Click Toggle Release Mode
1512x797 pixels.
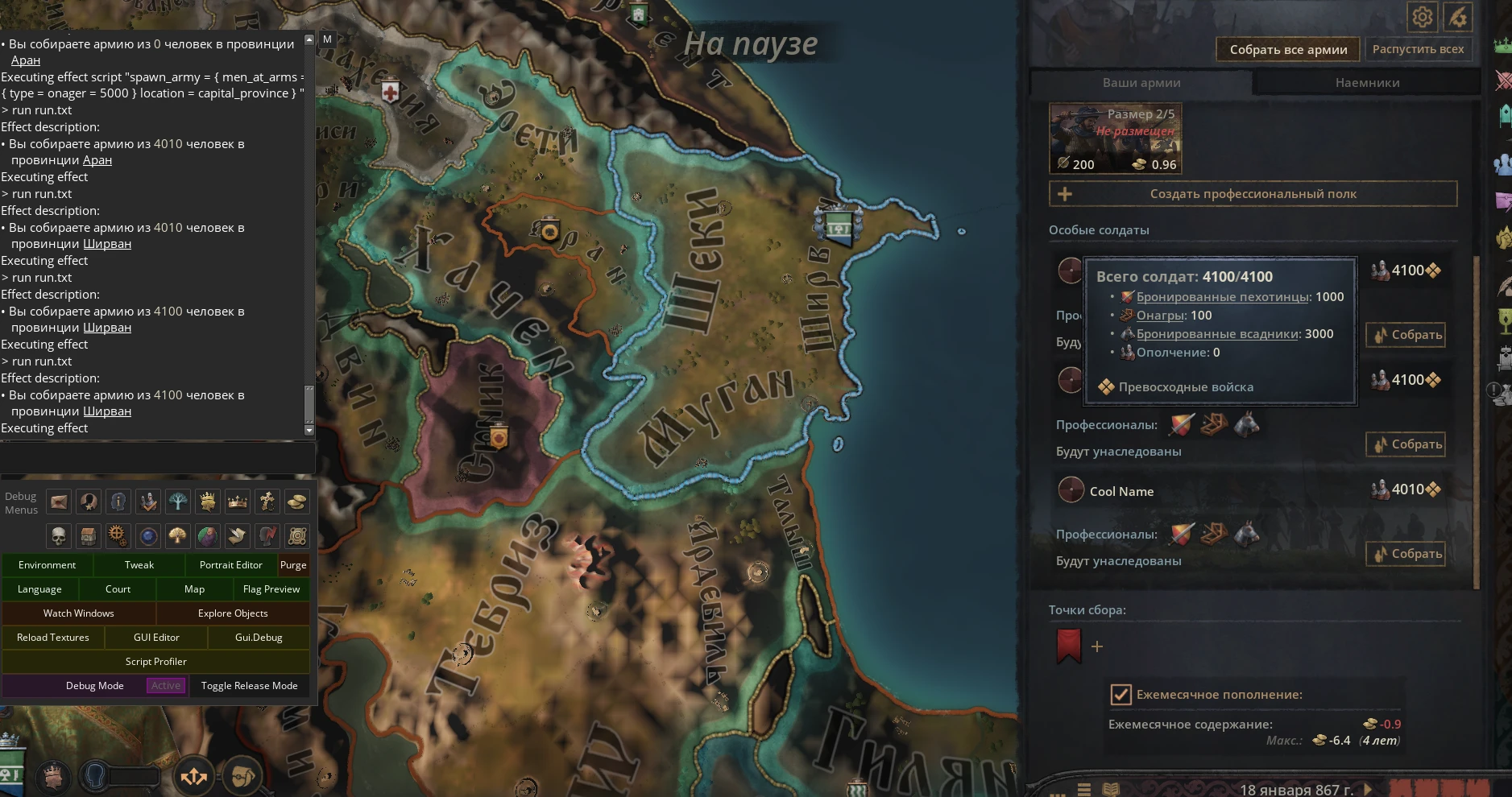click(250, 686)
